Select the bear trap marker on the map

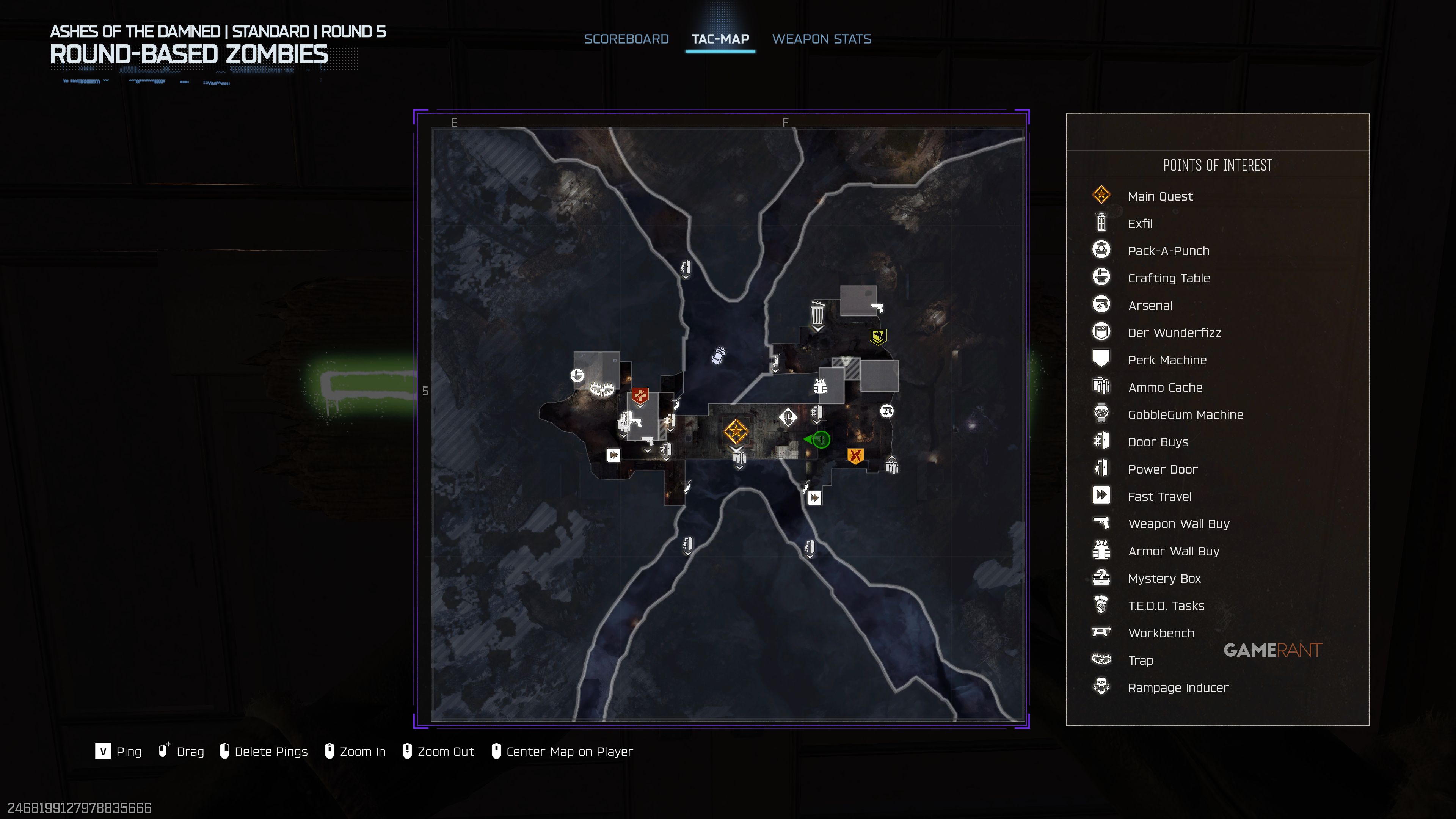pyautogui.click(x=601, y=389)
